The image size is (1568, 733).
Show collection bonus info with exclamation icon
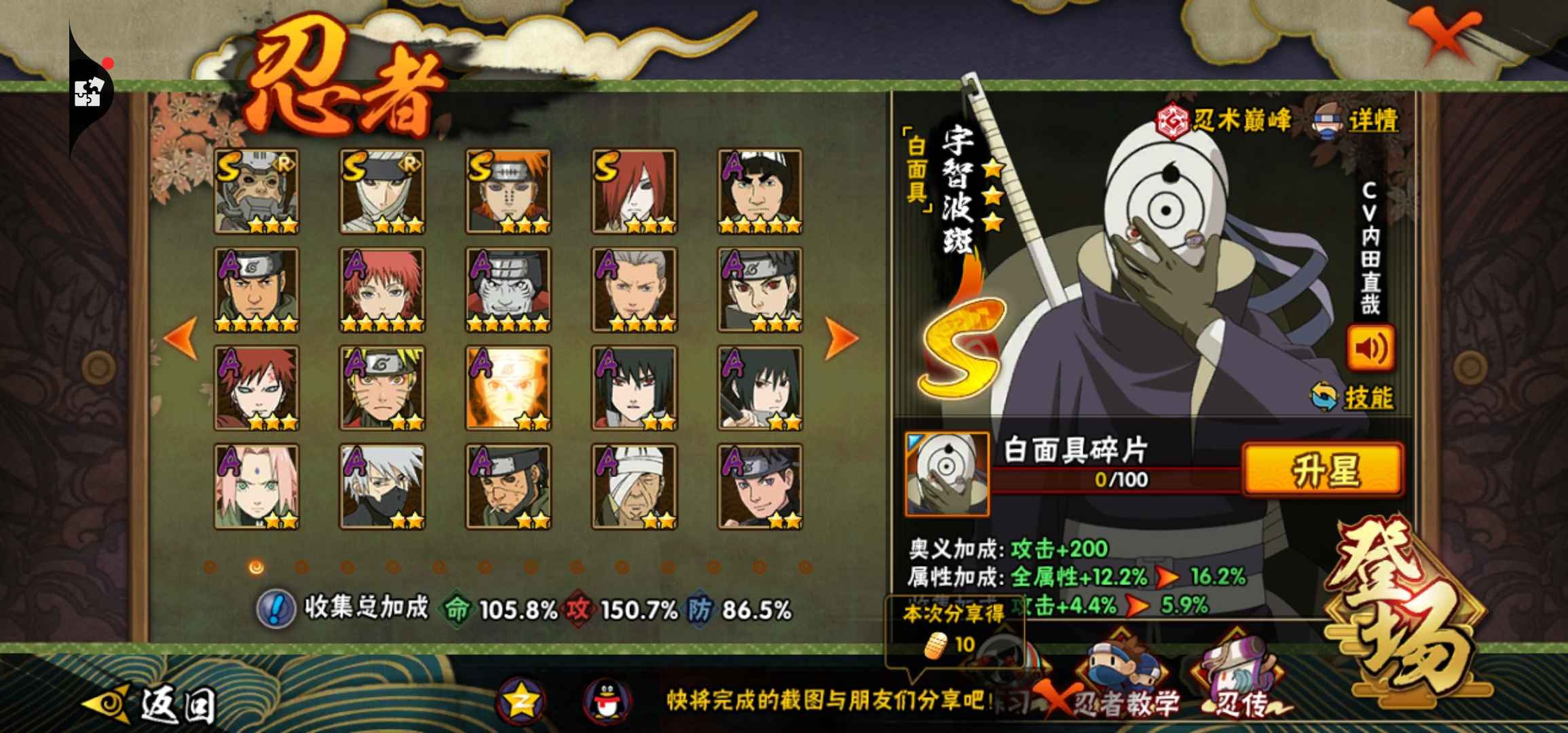click(275, 608)
